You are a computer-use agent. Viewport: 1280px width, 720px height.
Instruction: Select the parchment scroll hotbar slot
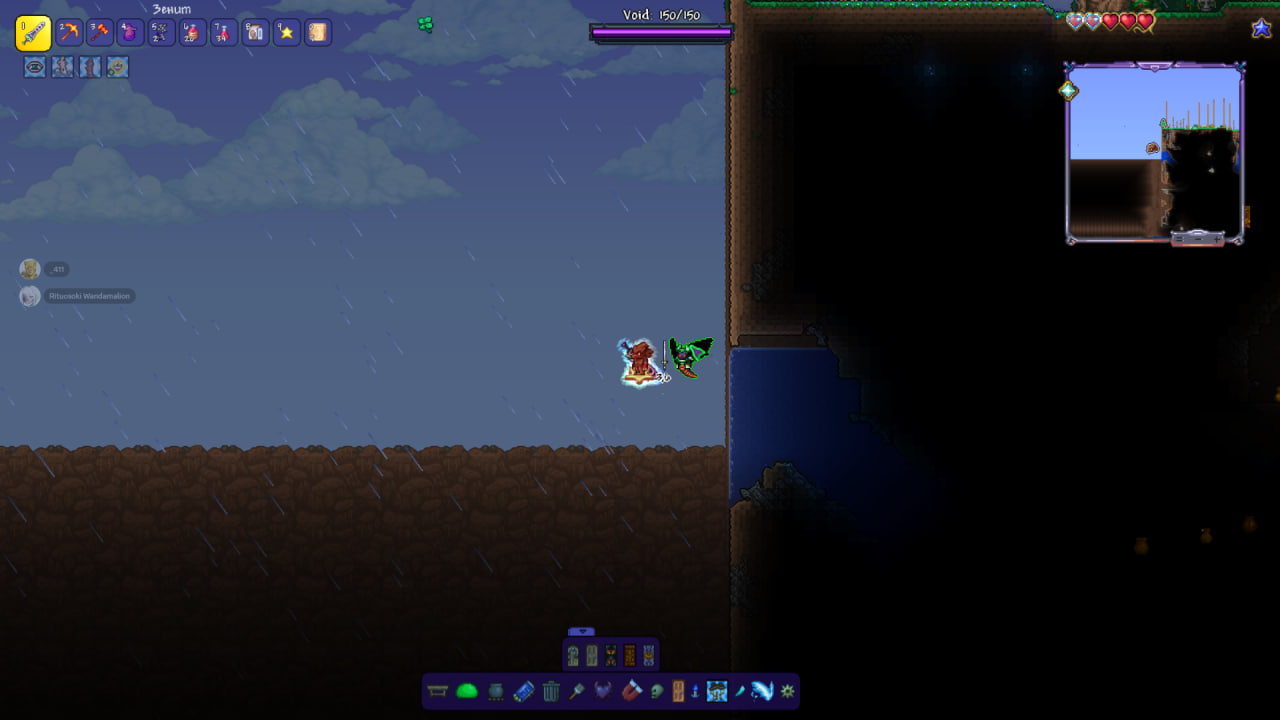pos(318,33)
